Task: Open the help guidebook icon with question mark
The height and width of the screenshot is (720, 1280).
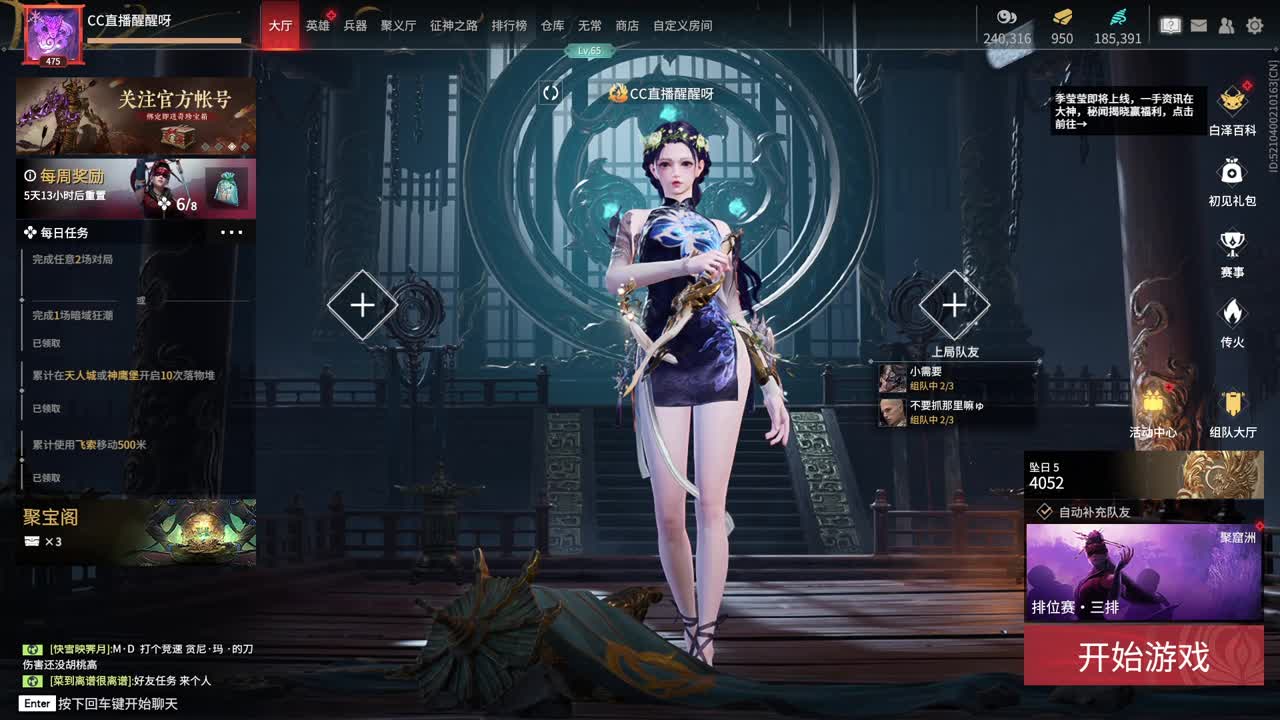Action: coord(1170,24)
